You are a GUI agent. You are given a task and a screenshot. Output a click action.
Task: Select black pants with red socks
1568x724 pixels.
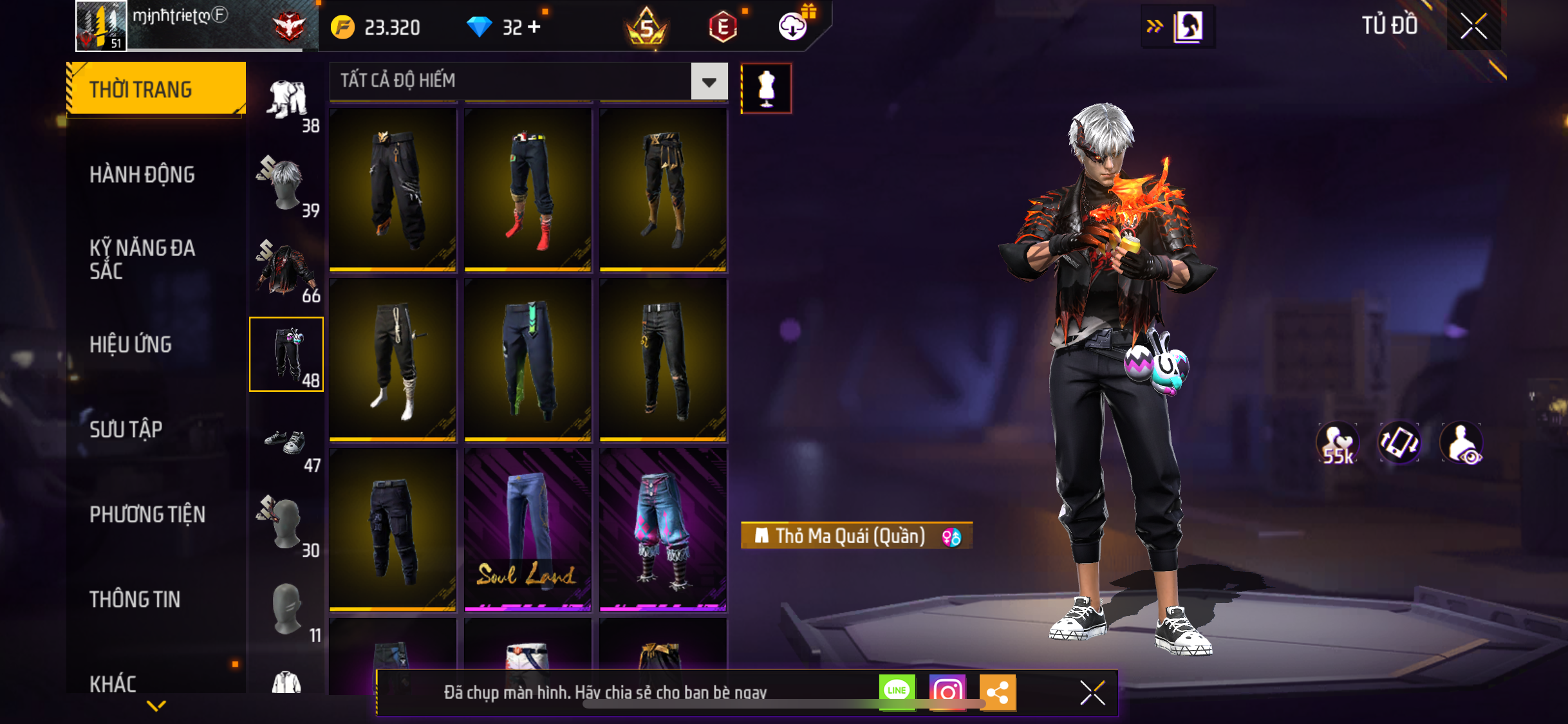pyautogui.click(x=528, y=189)
